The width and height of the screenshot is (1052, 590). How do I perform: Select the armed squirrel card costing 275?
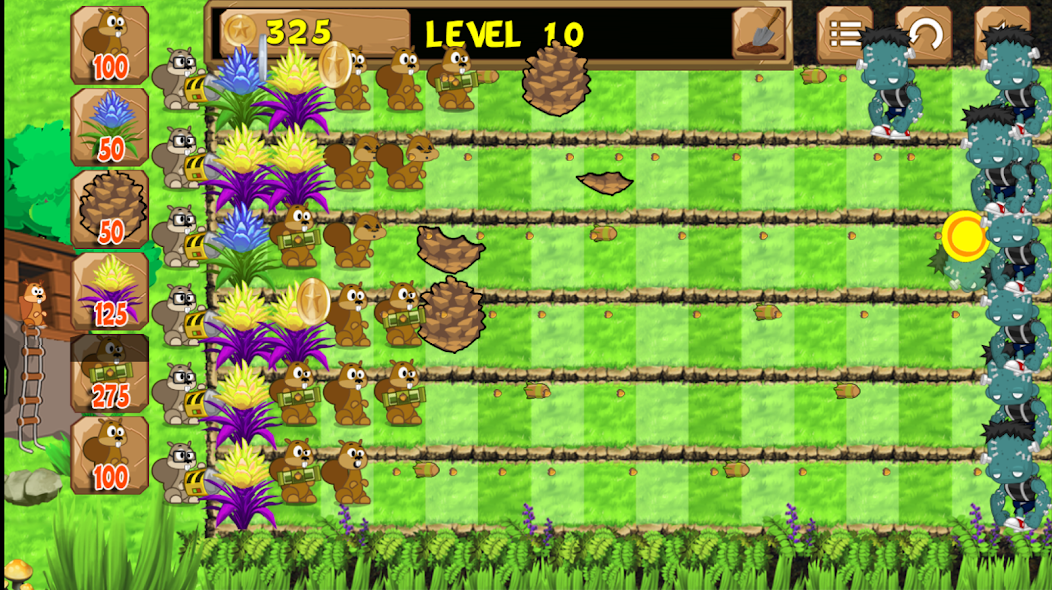[x=110, y=373]
